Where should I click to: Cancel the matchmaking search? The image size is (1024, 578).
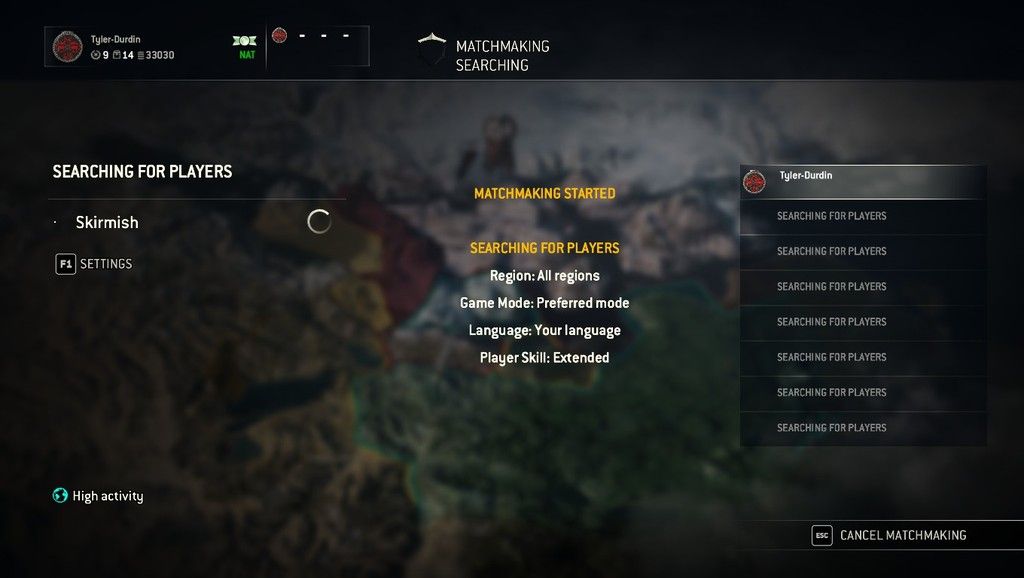point(891,535)
